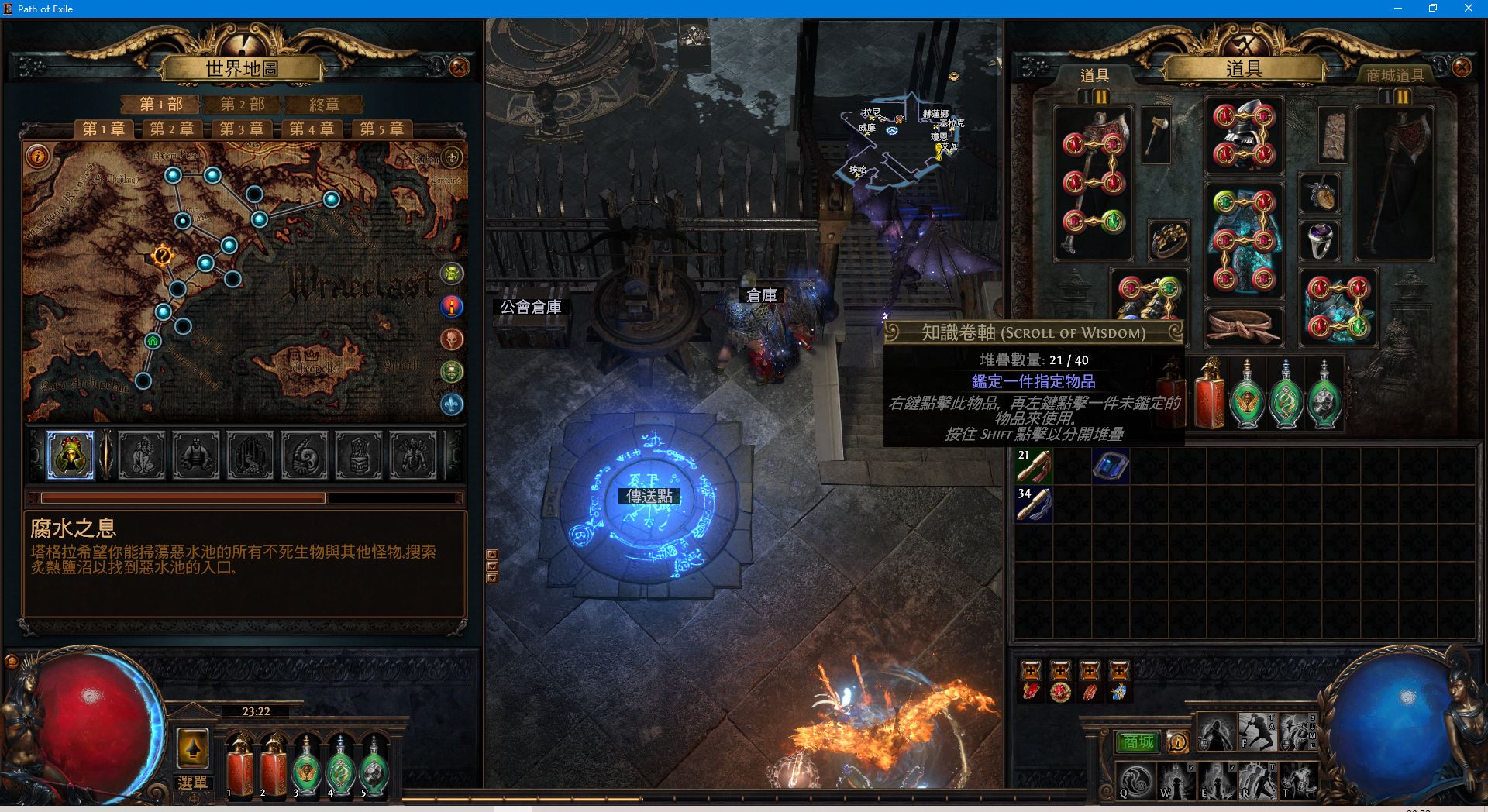Close the world map panel
Image resolution: width=1488 pixels, height=812 pixels.
(459, 67)
